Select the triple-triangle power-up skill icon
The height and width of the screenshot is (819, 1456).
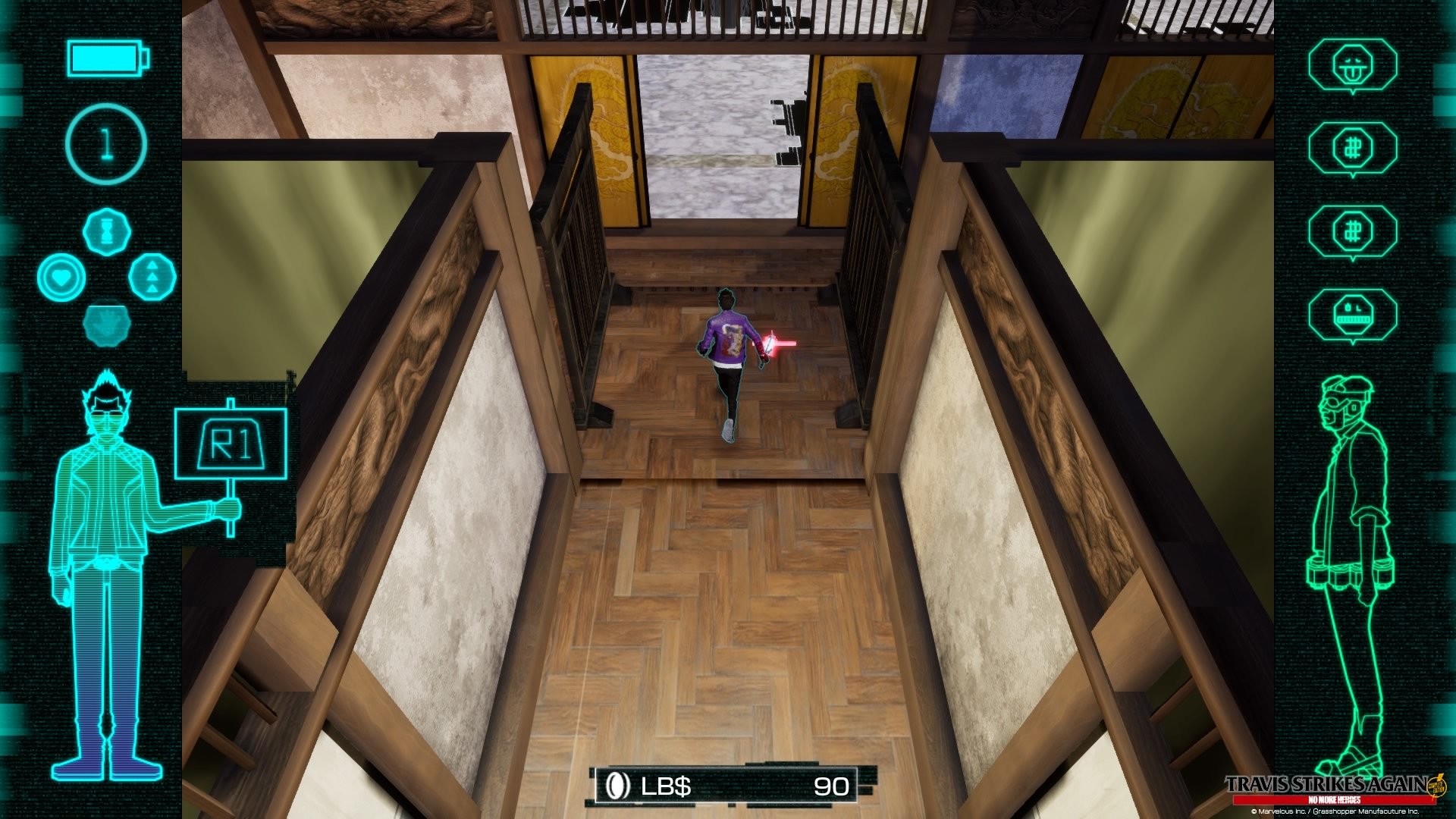pyautogui.click(x=151, y=277)
